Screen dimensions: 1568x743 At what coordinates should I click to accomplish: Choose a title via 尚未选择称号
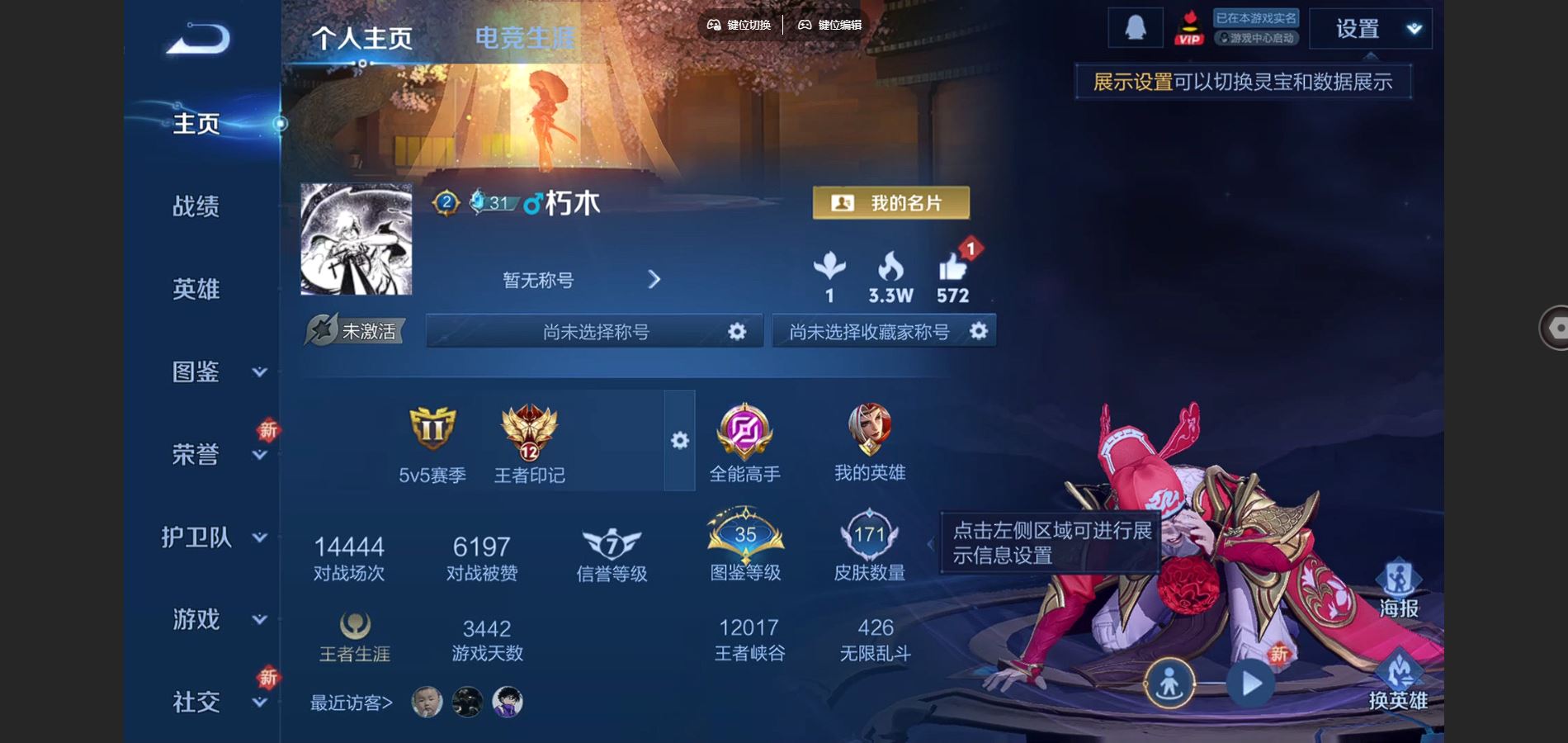[594, 332]
